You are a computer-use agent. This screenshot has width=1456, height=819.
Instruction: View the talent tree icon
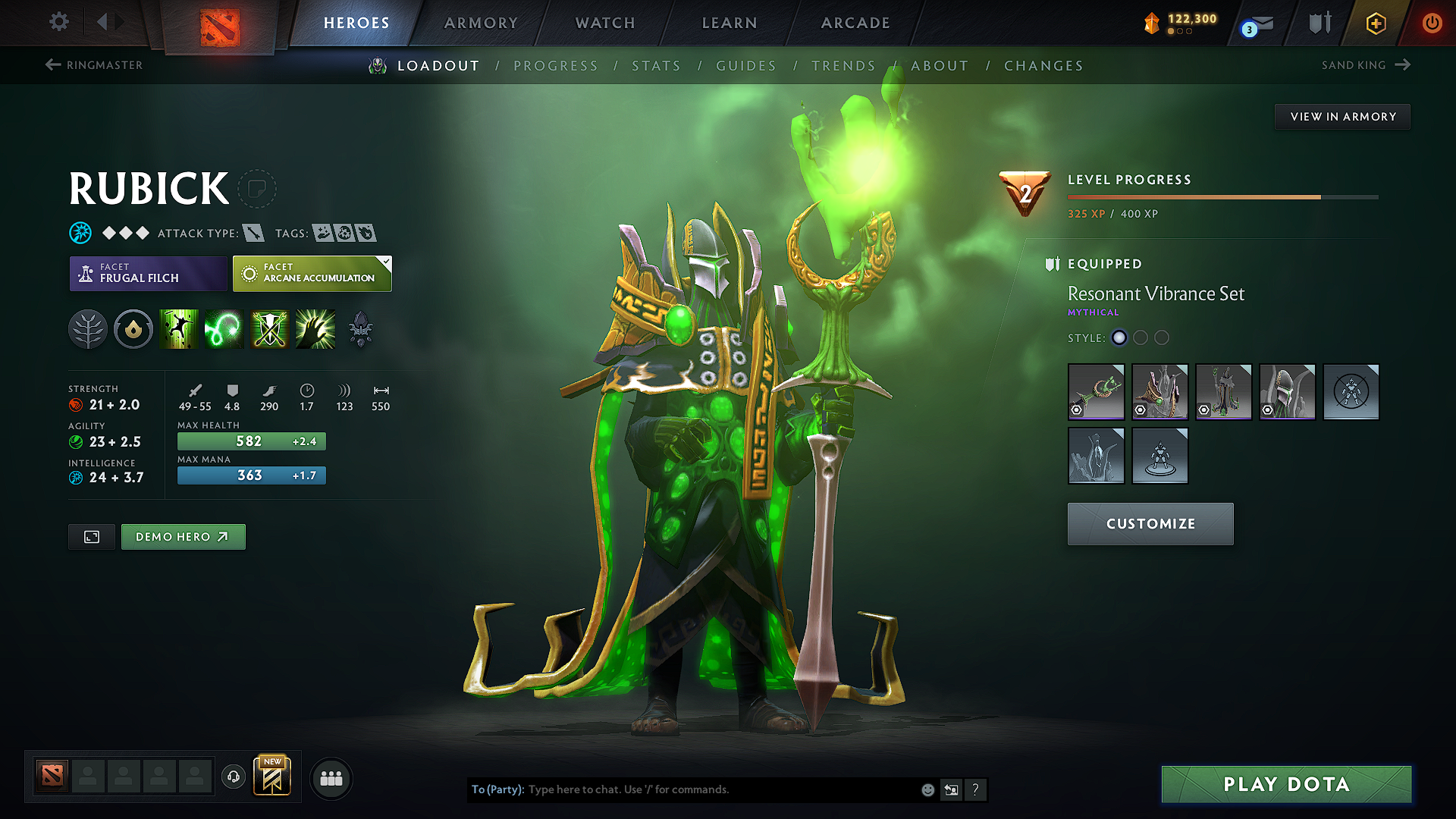88,328
